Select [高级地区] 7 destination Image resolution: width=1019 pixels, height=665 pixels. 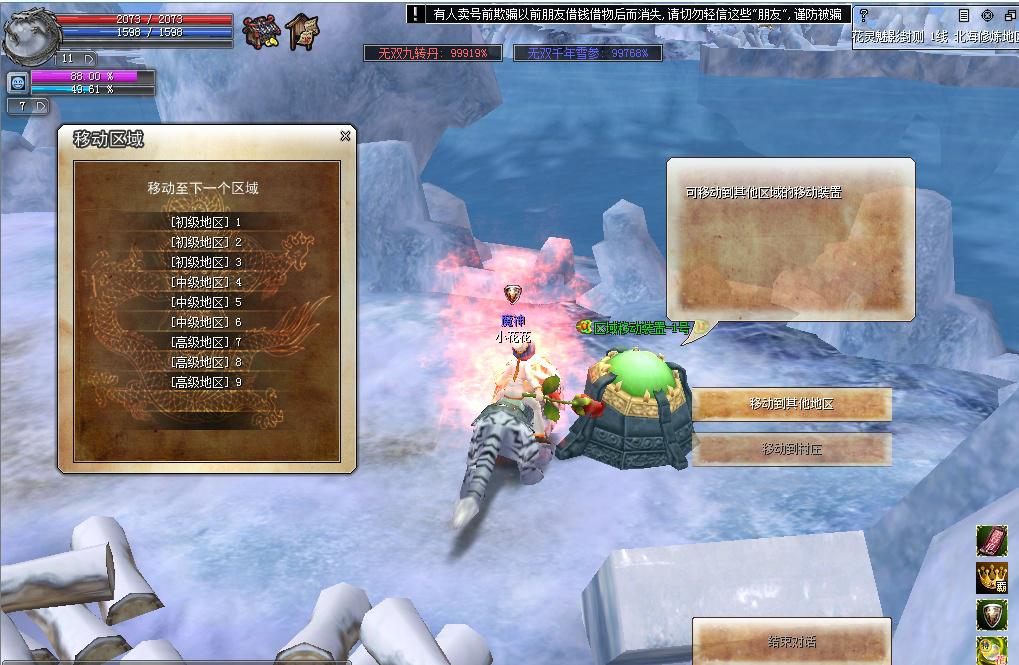[x=206, y=342]
